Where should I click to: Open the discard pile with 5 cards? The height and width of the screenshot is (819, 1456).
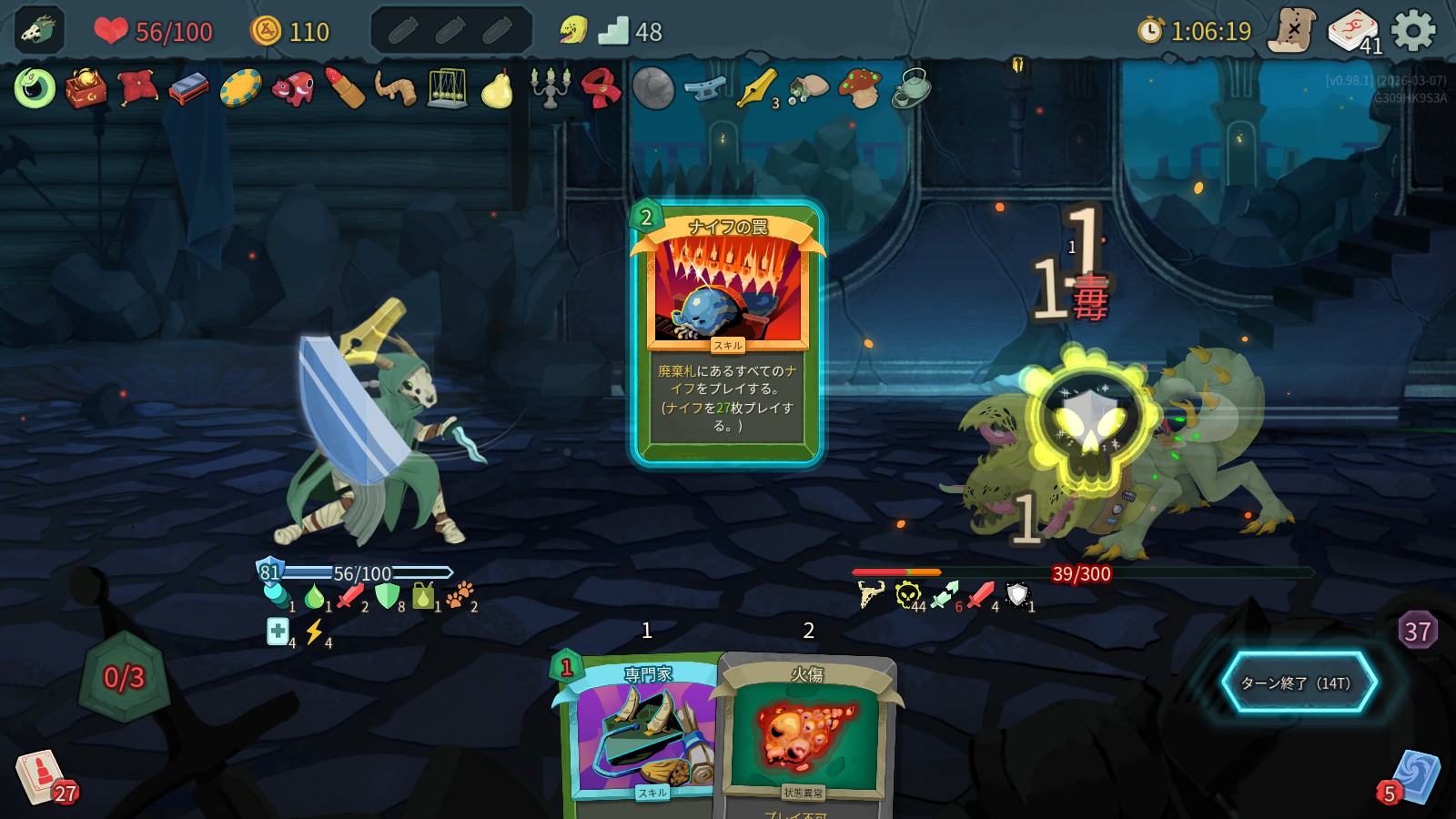[x=1412, y=778]
